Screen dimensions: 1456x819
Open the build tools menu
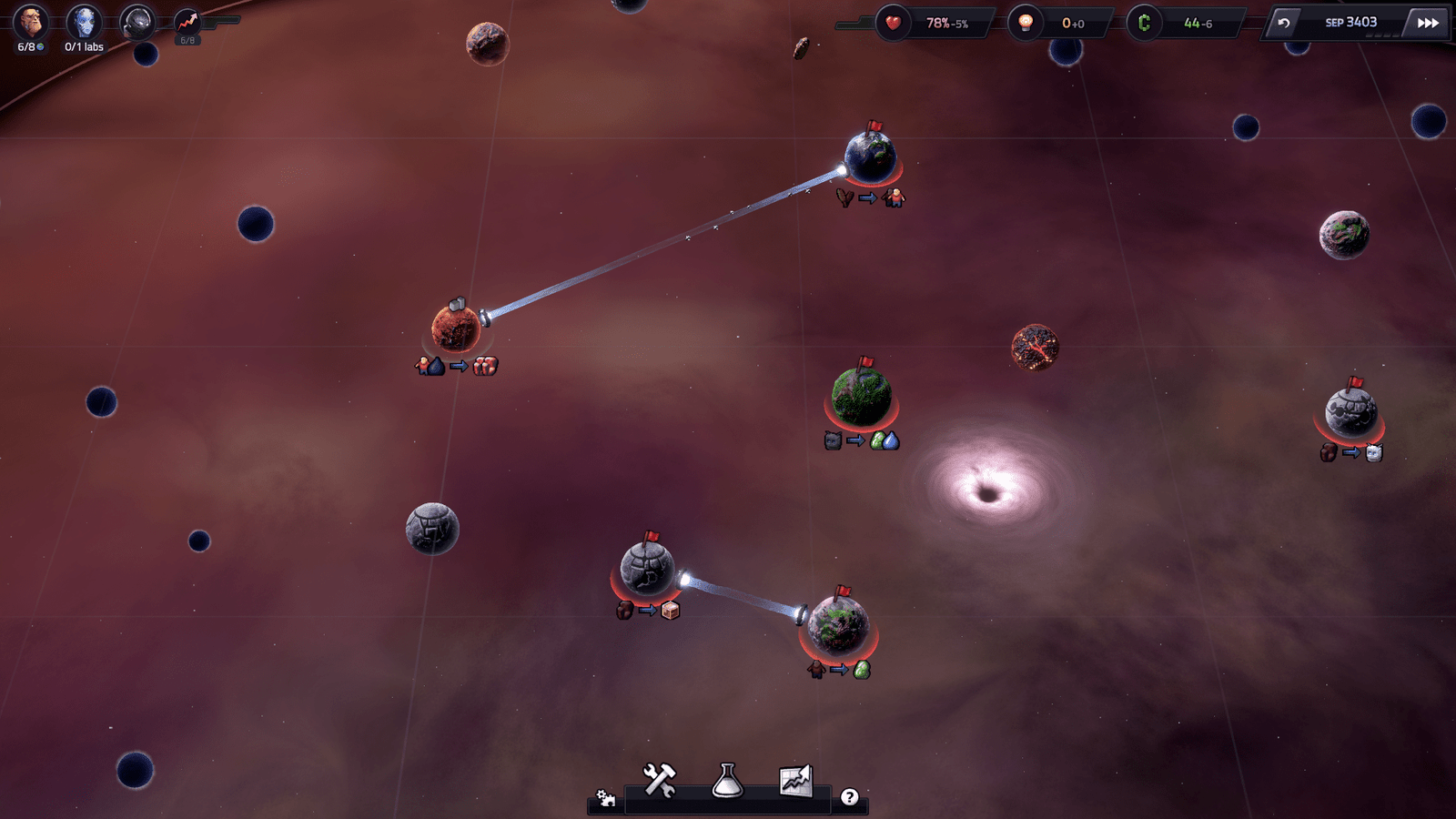click(659, 780)
